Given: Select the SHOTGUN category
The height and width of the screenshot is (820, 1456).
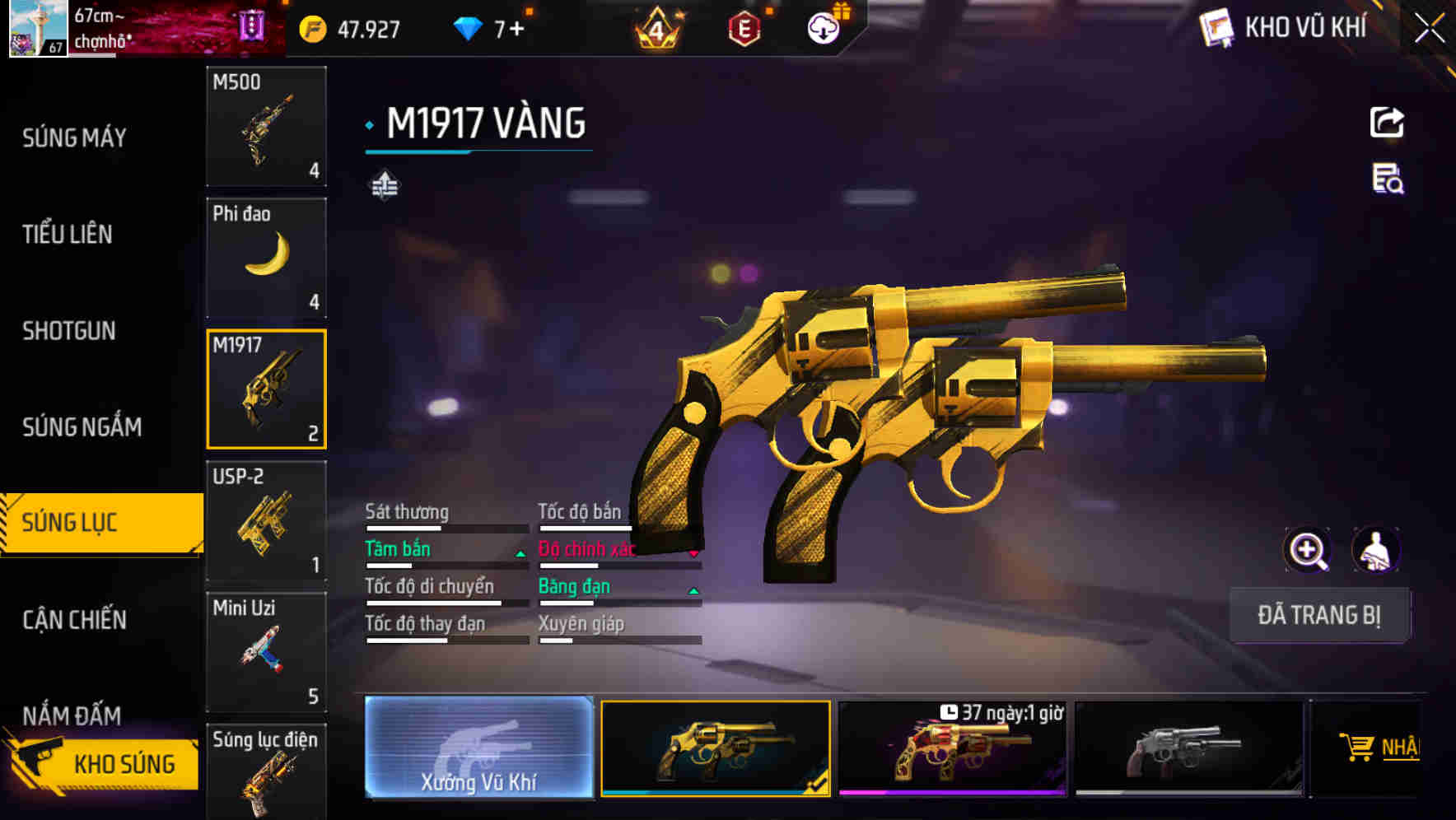Looking at the screenshot, I should click(x=69, y=331).
